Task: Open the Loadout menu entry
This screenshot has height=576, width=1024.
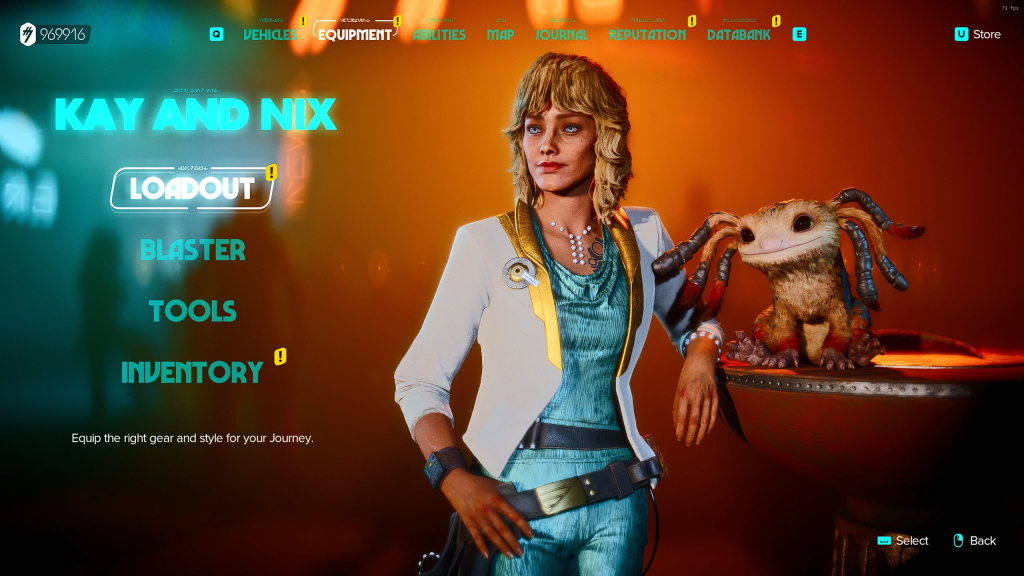Action: tap(192, 188)
